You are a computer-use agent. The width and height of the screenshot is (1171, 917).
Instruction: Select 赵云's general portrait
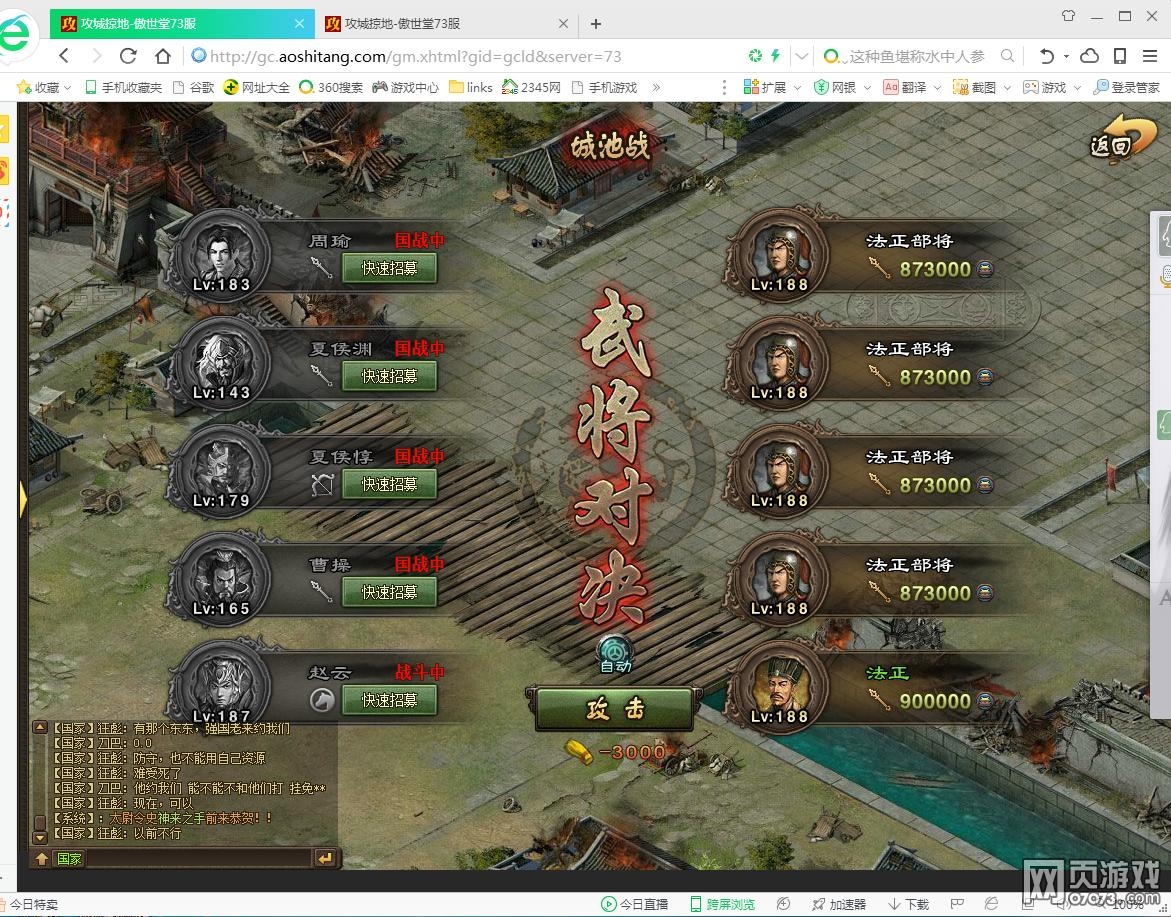pos(221,684)
